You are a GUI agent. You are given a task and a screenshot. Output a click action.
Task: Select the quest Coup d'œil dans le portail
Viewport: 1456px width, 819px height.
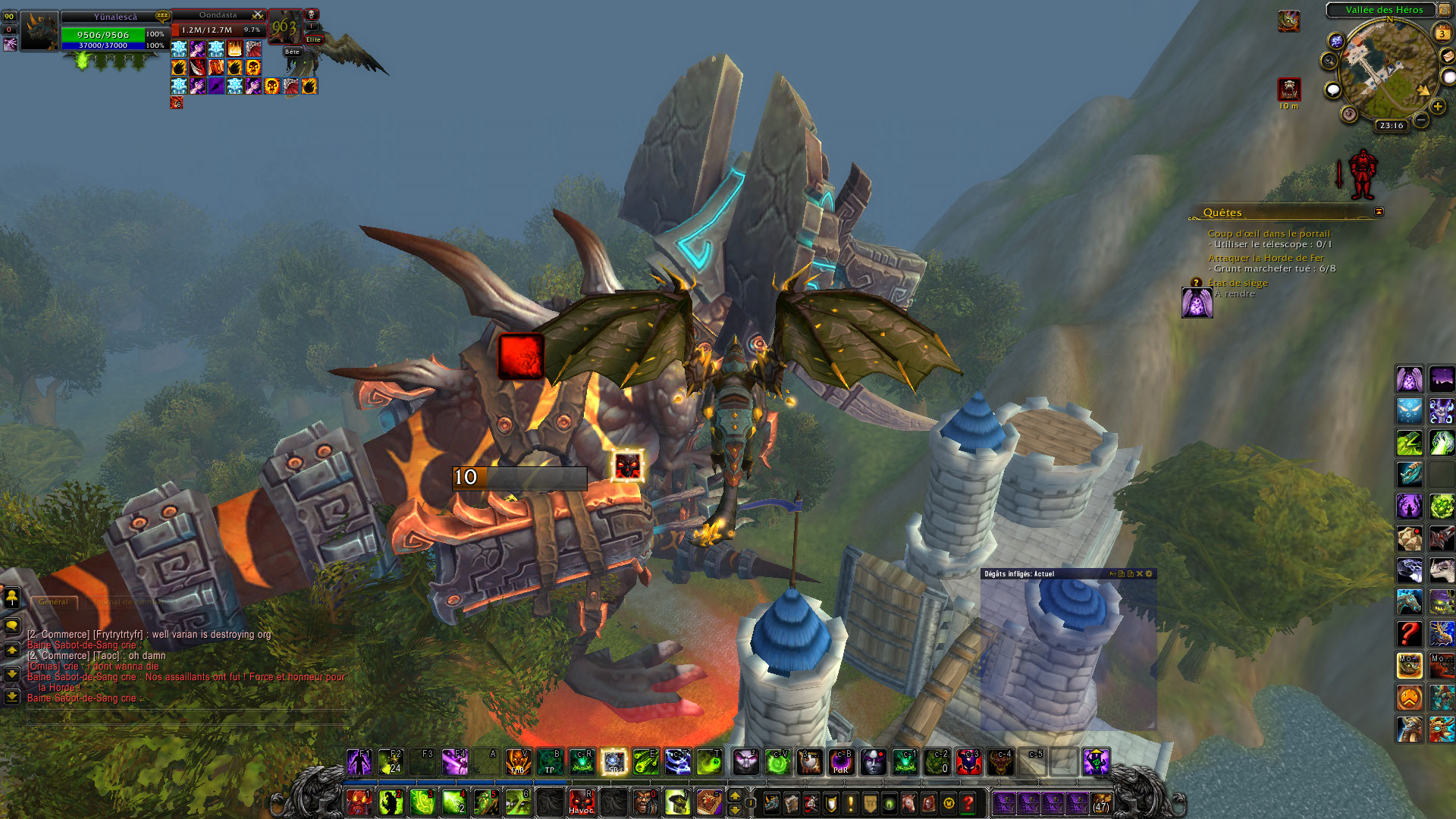pyautogui.click(x=1268, y=234)
